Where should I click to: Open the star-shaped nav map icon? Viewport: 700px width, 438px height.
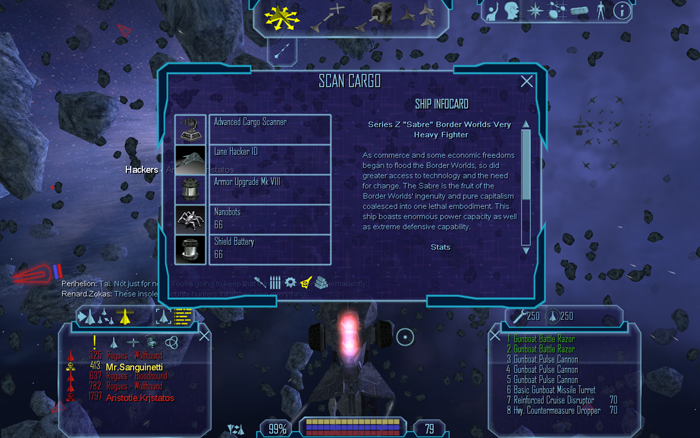click(535, 11)
